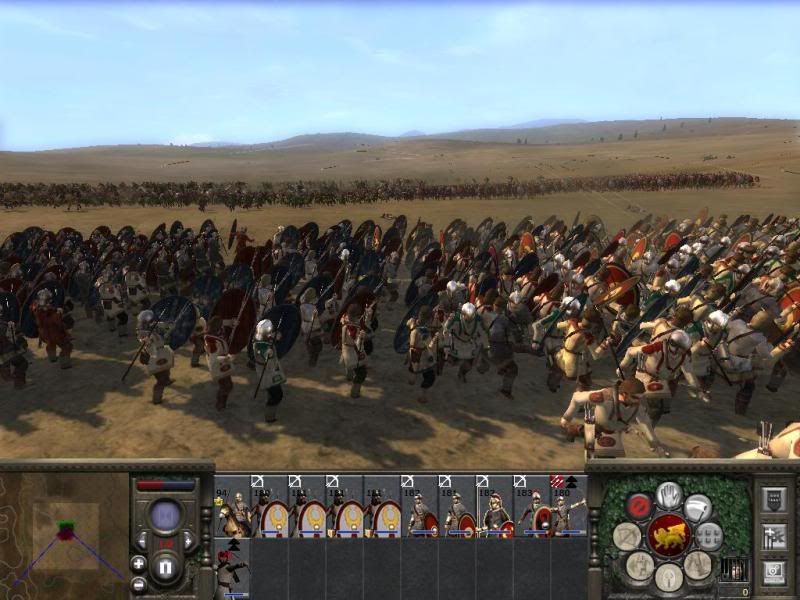The width and height of the screenshot is (800, 600).
Task: Click the white flag withdraw button
Action: (698, 508)
